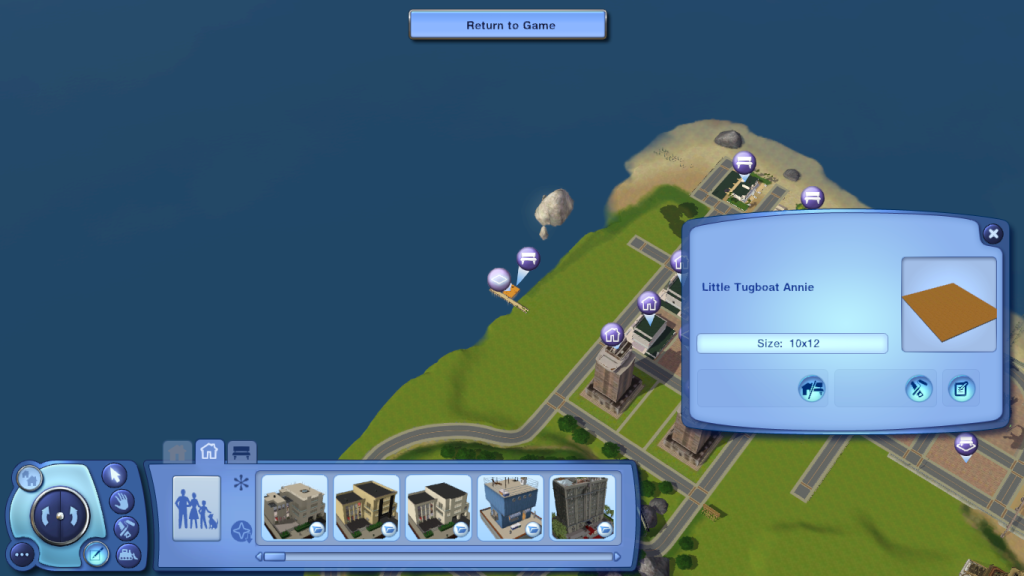Screen dimensions: 1024x576
Task: Click the pencil edit town button
Action: coord(97,552)
